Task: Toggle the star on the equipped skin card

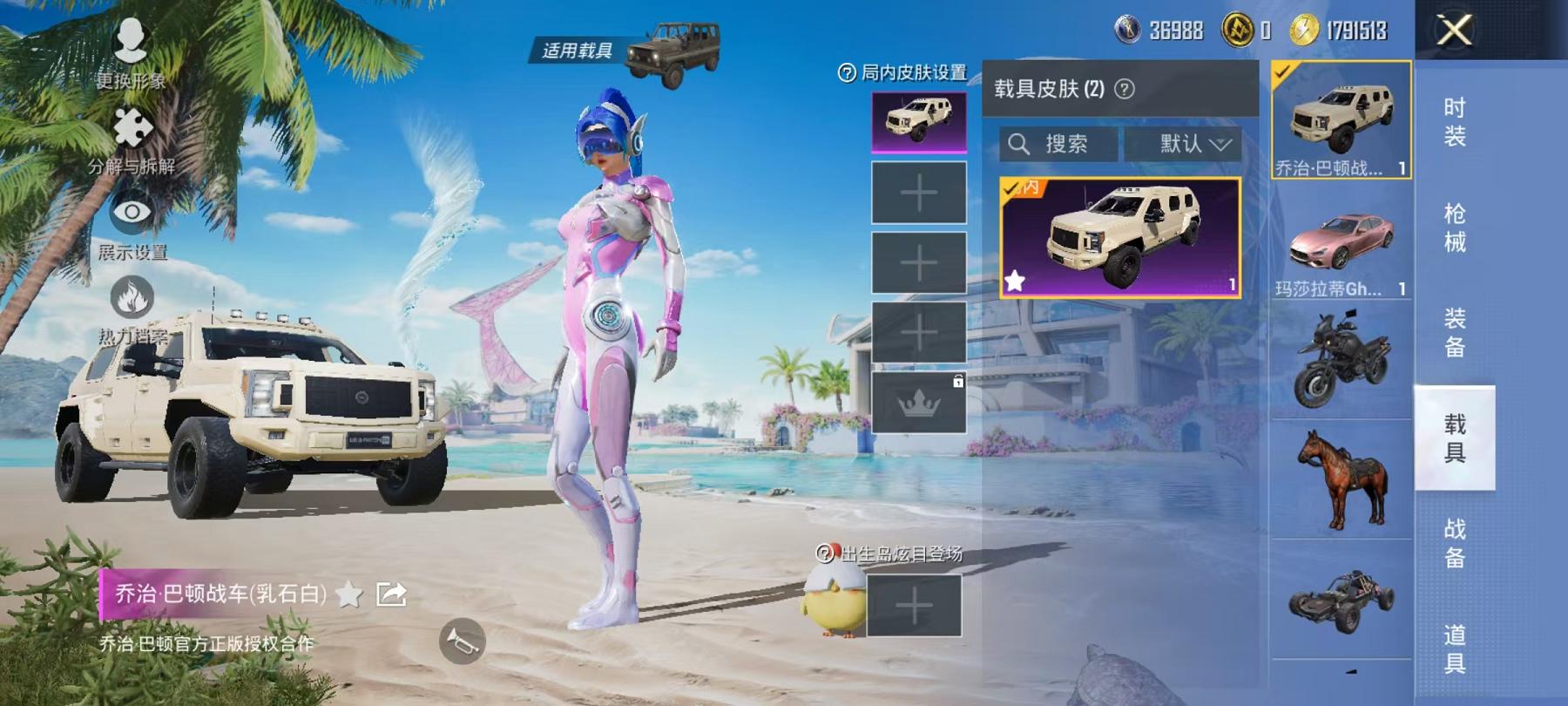Action: coord(1016,281)
